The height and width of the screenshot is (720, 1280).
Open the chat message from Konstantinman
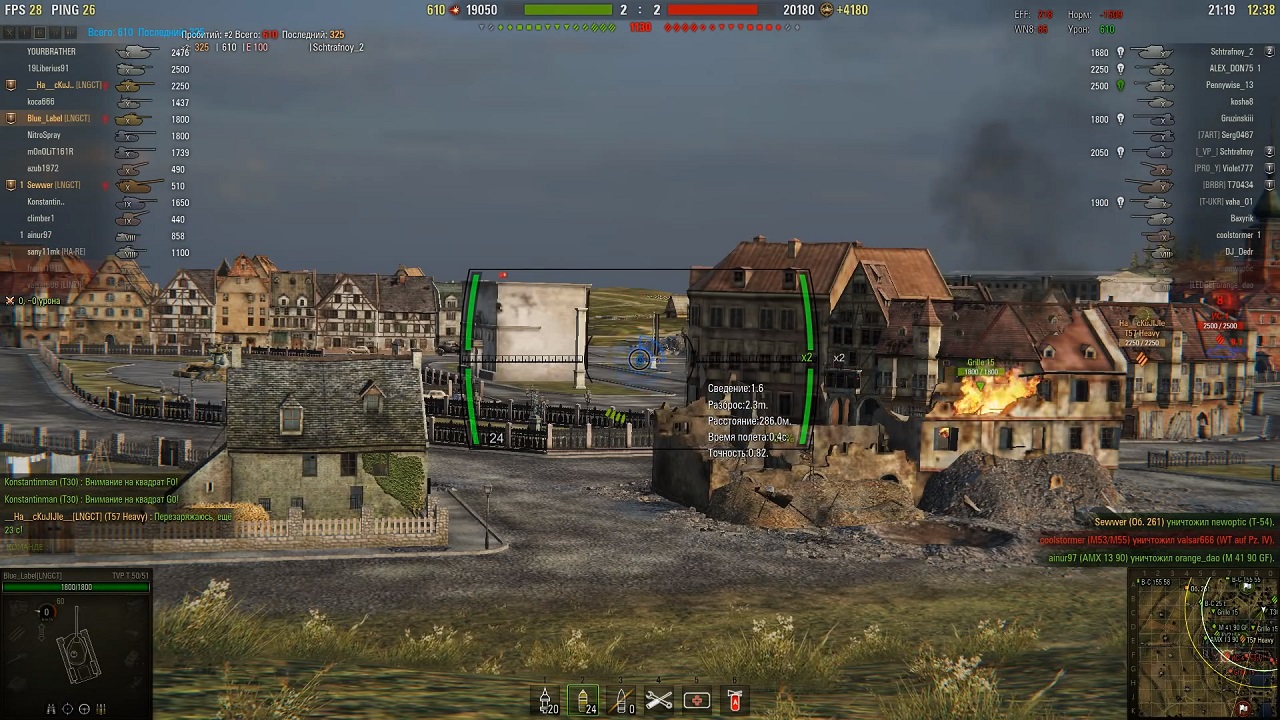click(90, 482)
